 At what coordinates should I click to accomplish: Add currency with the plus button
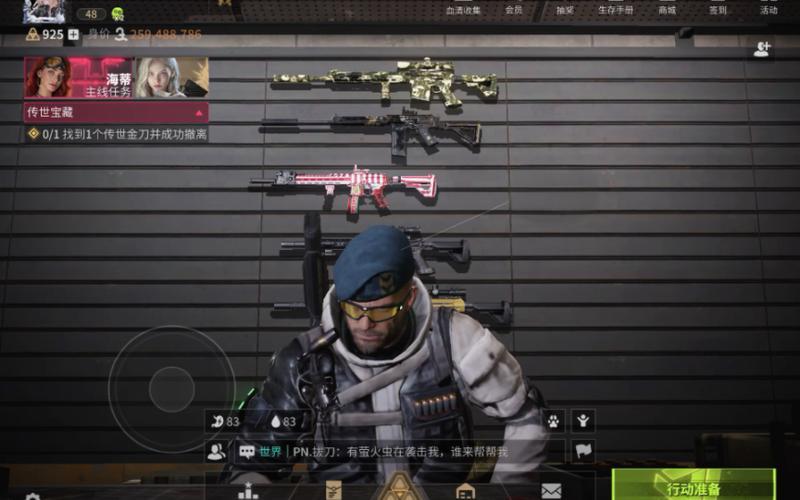click(73, 34)
